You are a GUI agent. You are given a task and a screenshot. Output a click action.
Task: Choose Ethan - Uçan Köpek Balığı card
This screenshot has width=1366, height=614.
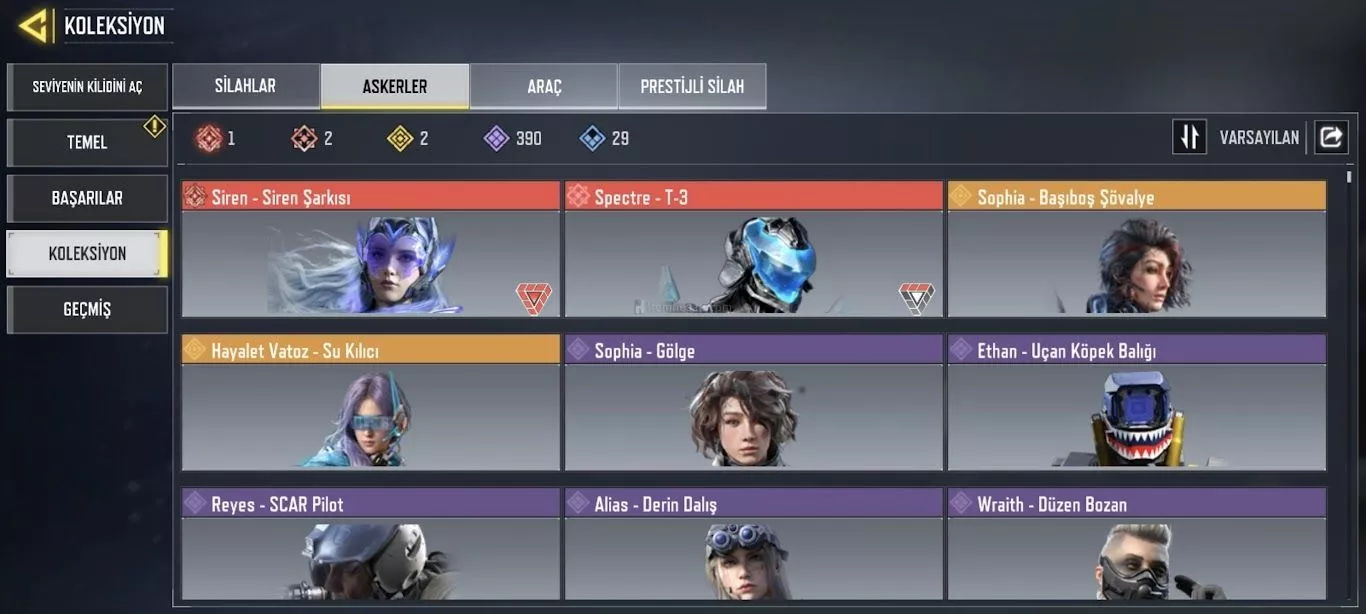[x=1136, y=404]
